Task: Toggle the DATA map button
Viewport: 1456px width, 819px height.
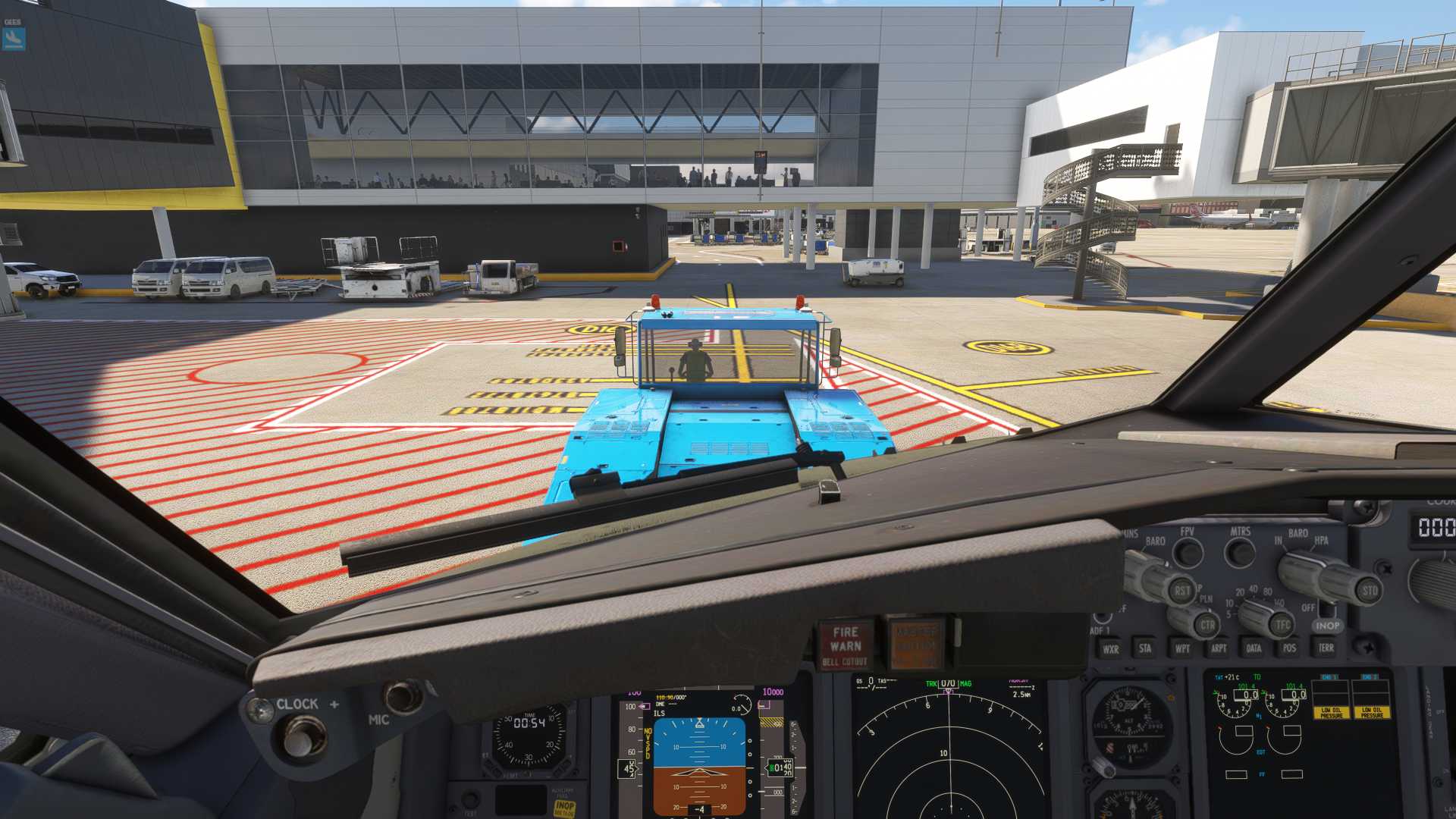Action: tap(1254, 648)
